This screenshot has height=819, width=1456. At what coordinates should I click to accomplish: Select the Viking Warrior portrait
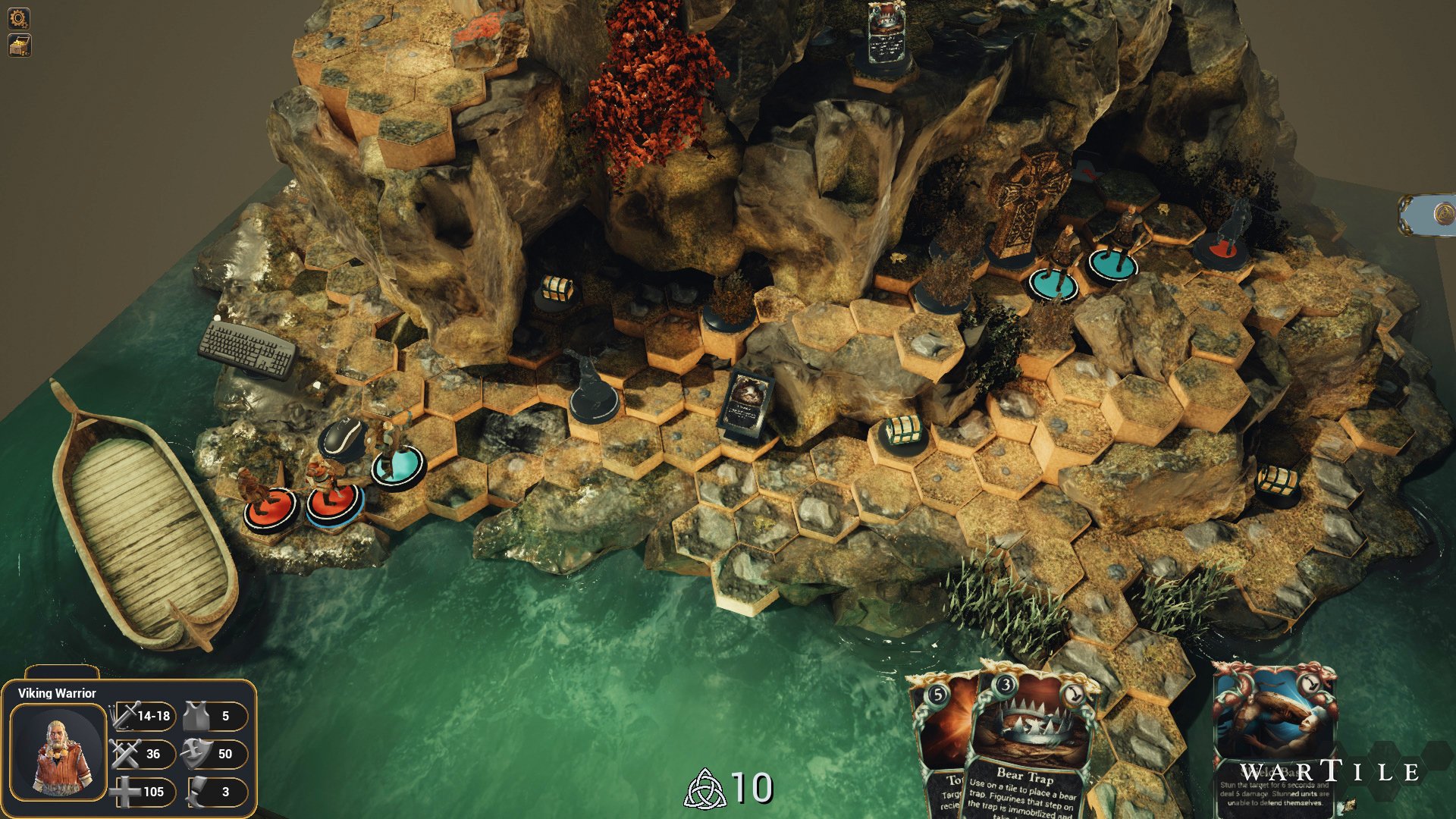(x=58, y=753)
